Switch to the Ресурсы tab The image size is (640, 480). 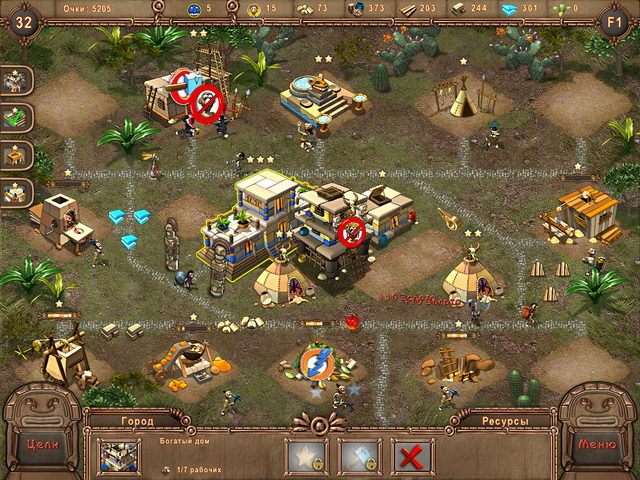pos(503,422)
